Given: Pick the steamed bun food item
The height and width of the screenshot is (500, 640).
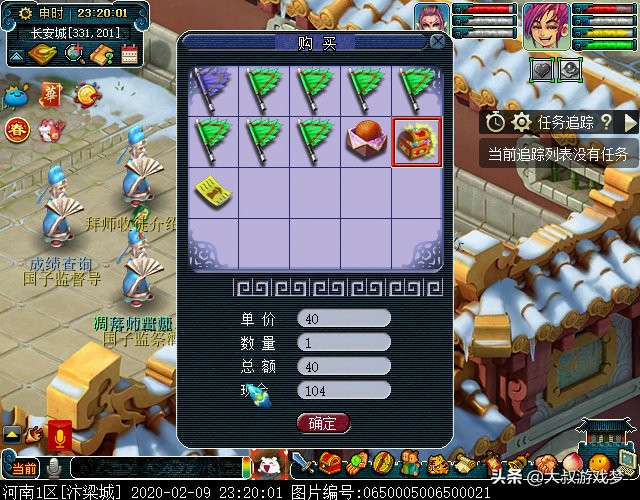Looking at the screenshot, I should click(365, 141).
